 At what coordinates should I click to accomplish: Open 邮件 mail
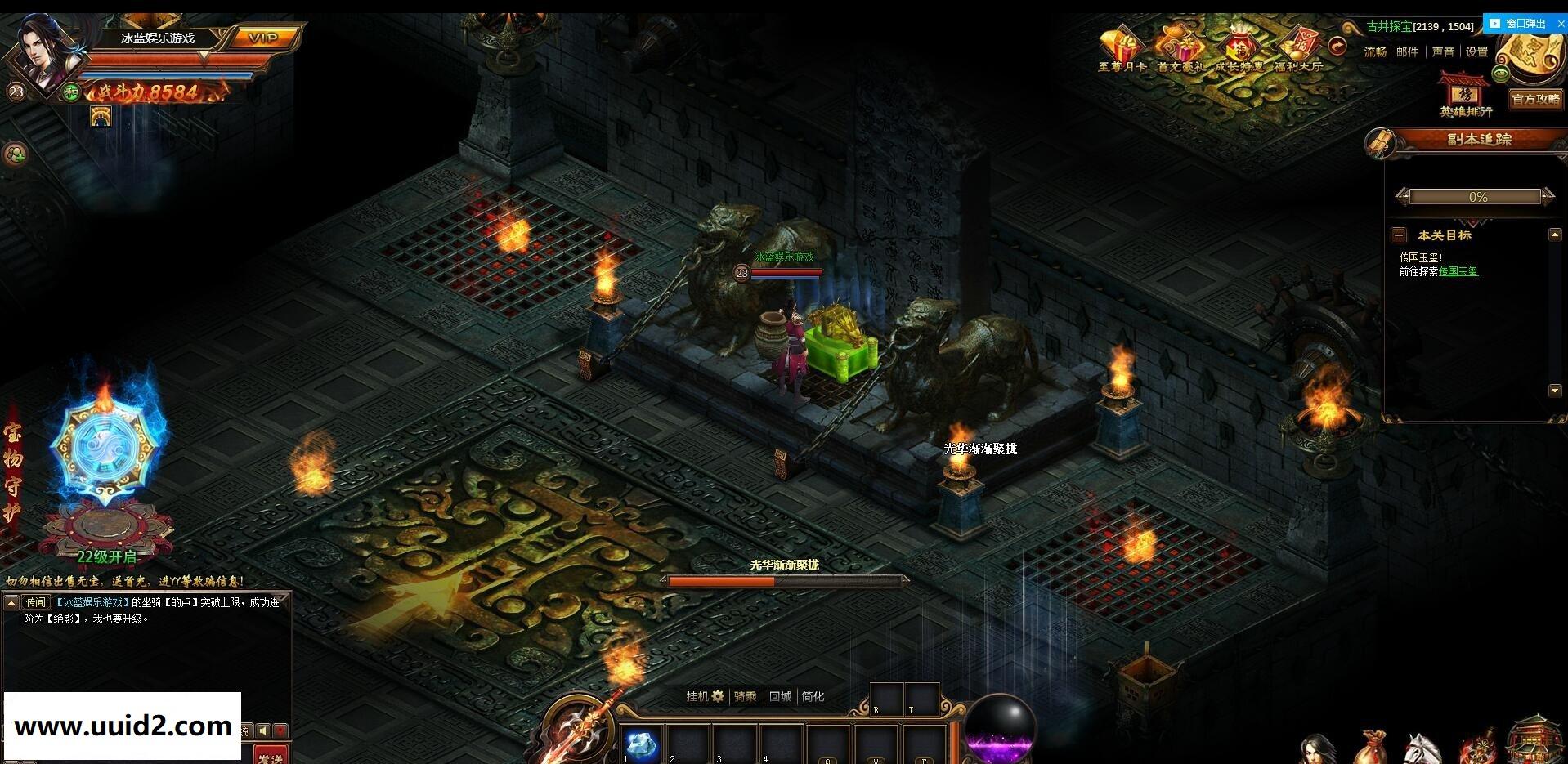pos(1408,51)
